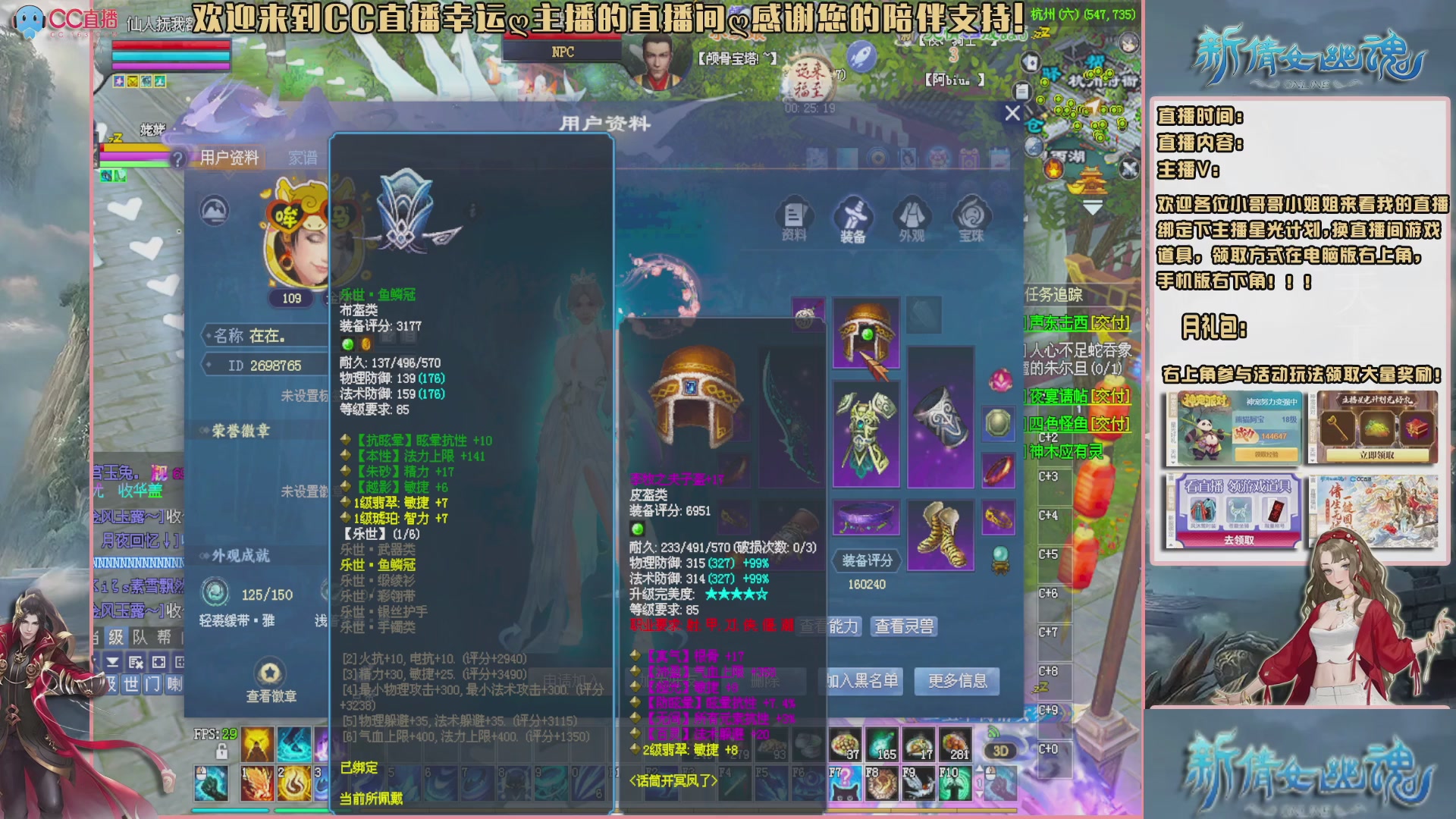Toggle the 3D camera mode button
This screenshot has width=1456, height=819.
click(x=1000, y=751)
